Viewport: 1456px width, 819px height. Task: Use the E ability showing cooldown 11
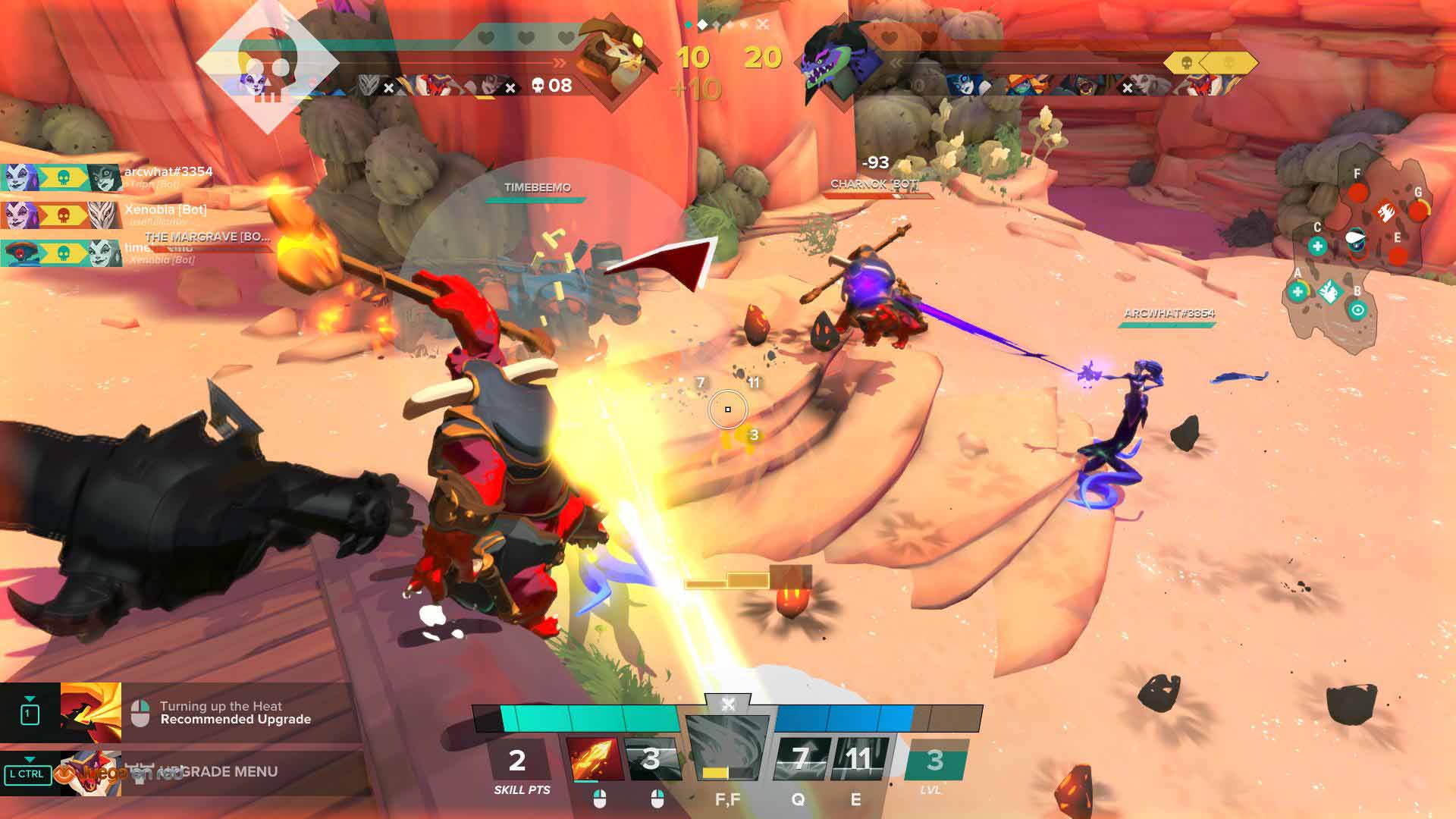[x=858, y=758]
